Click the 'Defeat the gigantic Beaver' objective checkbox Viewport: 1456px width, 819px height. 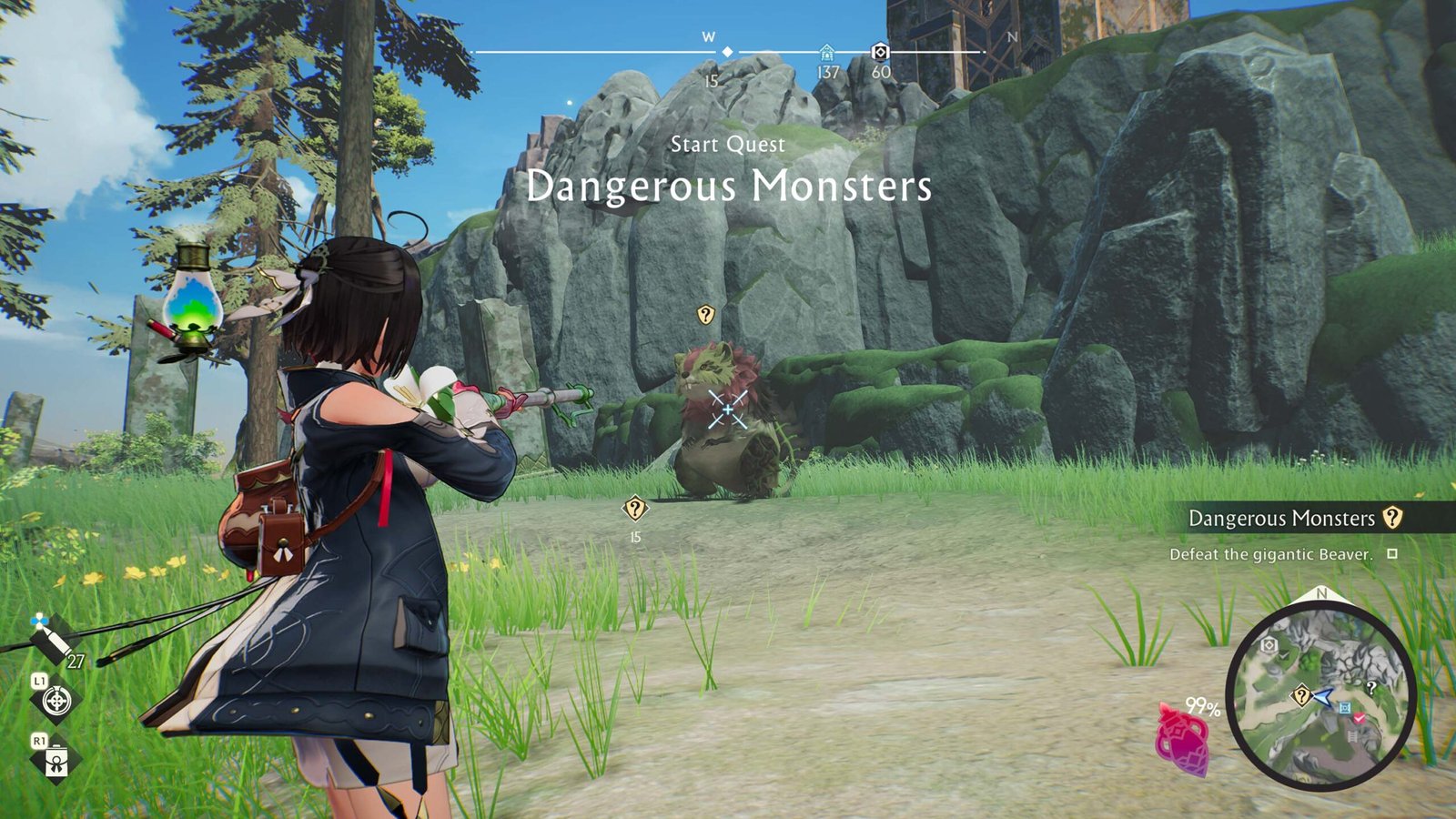1391,553
